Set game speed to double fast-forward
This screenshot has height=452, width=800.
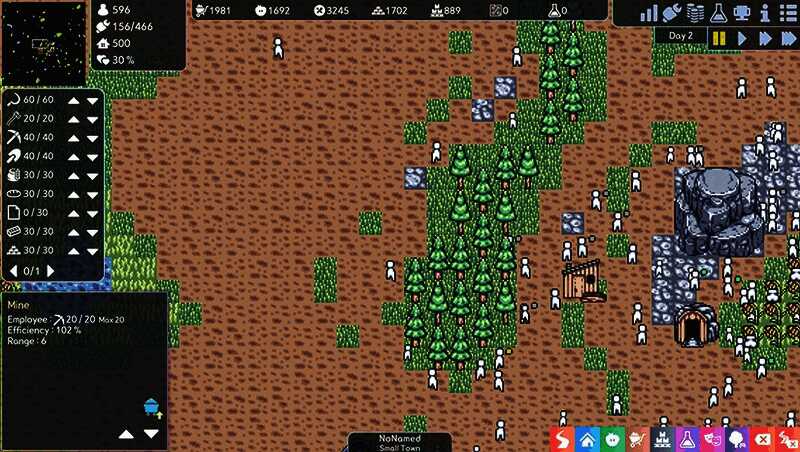pos(765,38)
